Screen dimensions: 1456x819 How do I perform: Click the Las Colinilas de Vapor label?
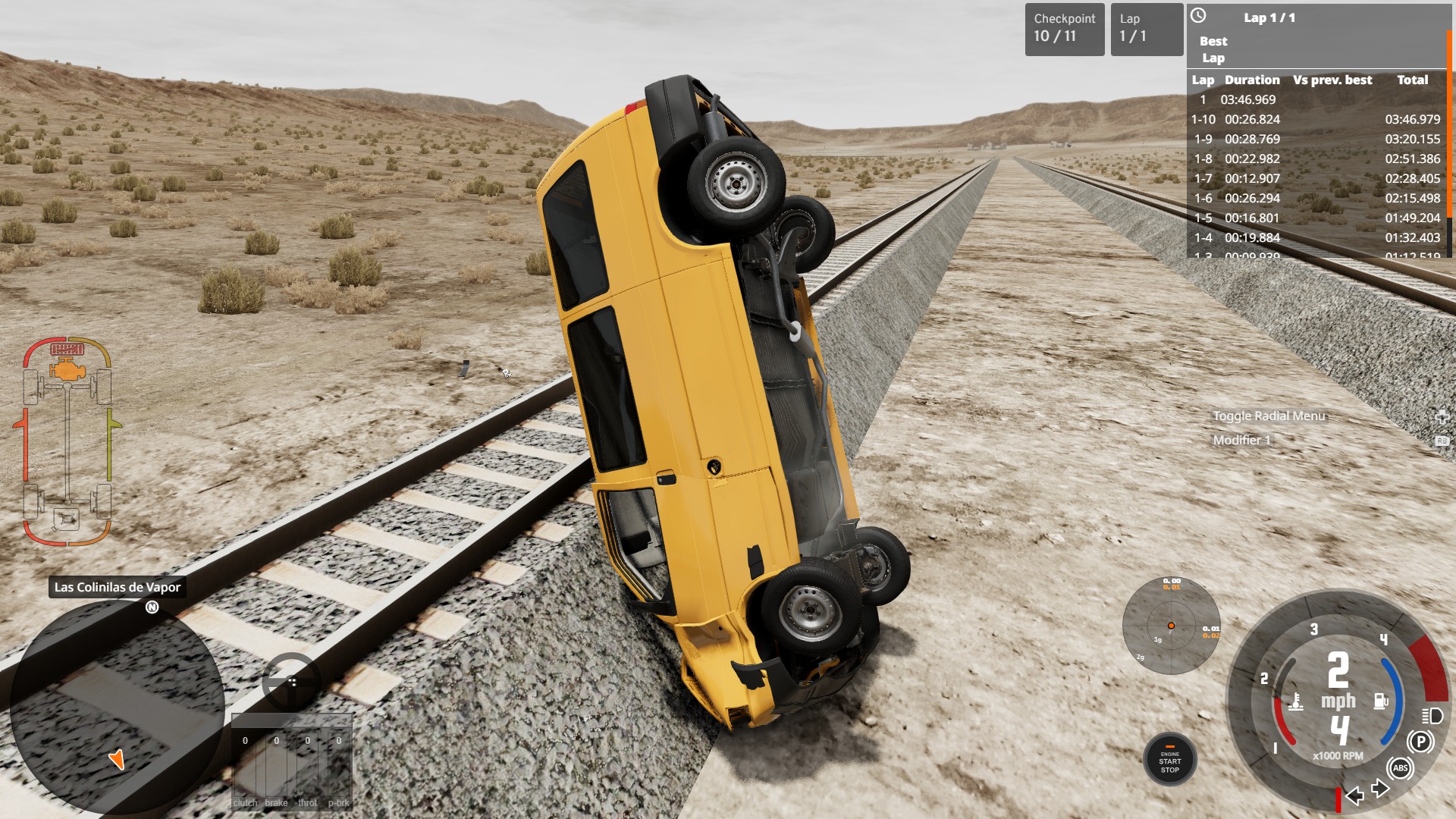(118, 587)
